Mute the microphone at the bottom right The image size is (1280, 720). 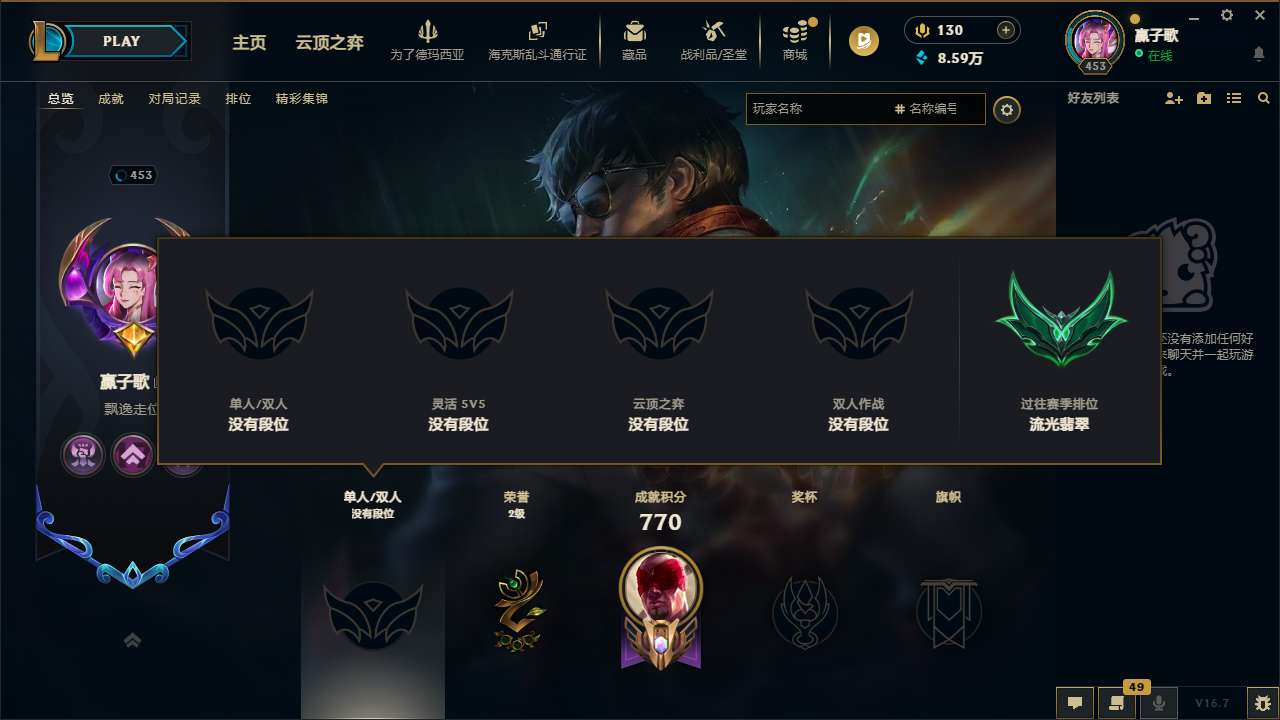pyautogui.click(x=1158, y=703)
